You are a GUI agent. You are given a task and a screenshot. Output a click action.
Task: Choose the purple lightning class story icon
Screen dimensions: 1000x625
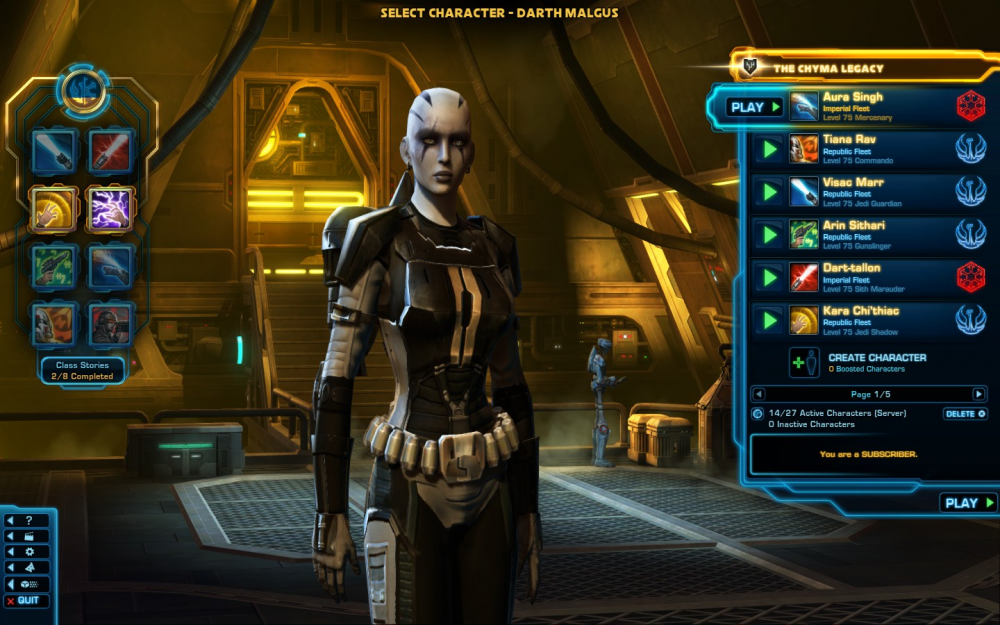pyautogui.click(x=110, y=210)
